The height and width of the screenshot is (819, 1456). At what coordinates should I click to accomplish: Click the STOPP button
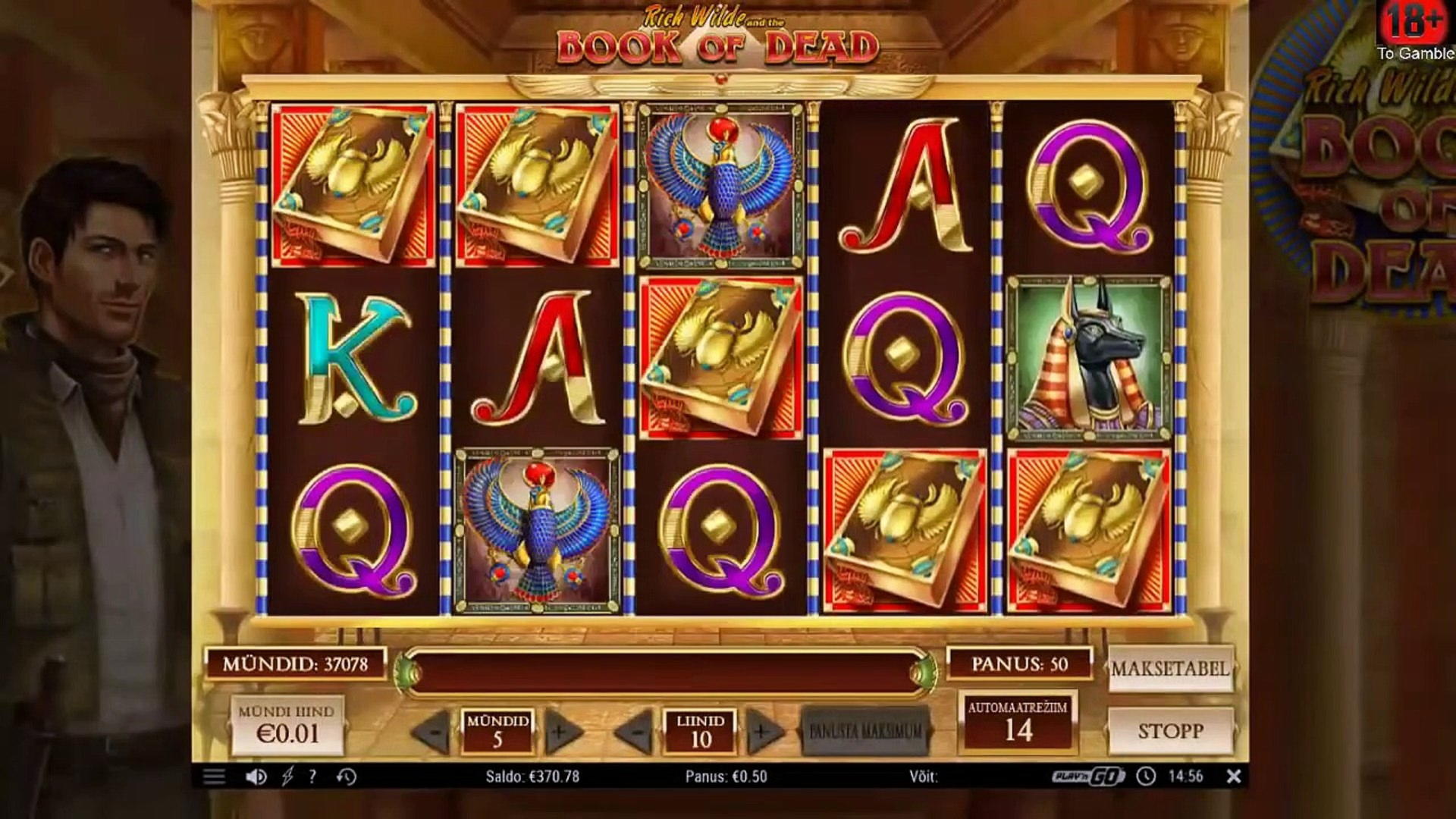click(x=1170, y=731)
